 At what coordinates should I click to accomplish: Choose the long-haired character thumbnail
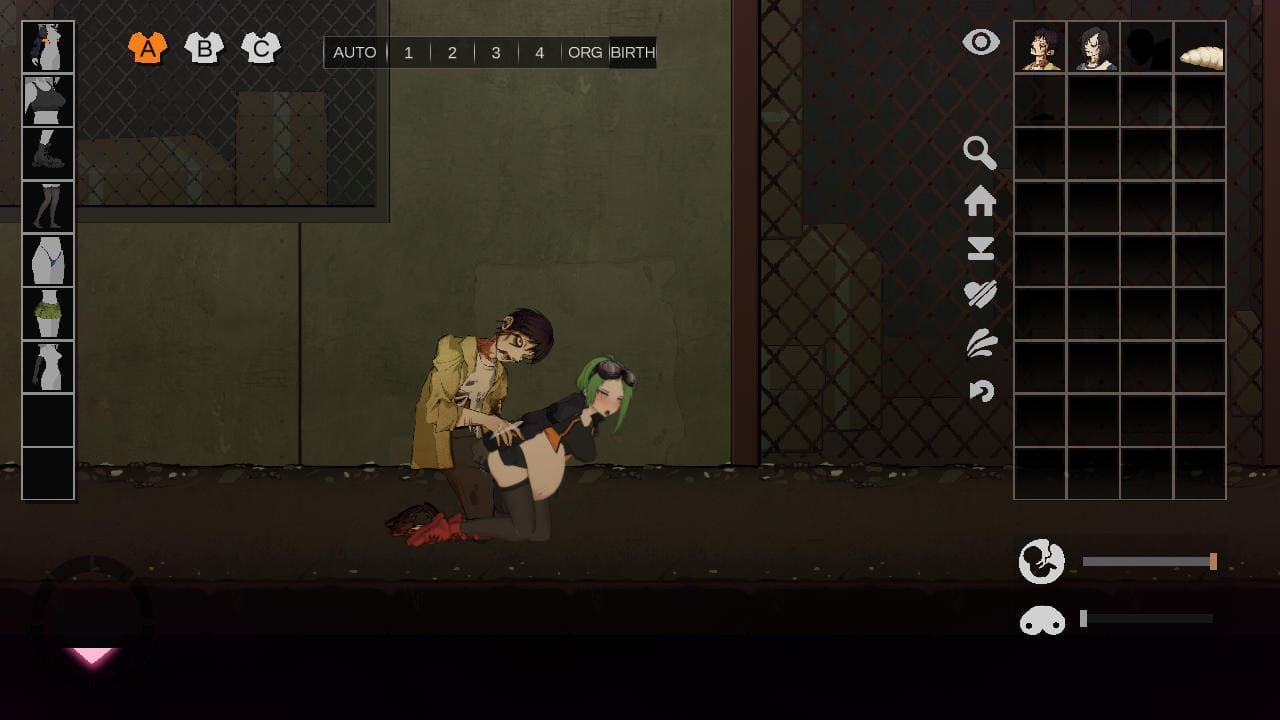[1093, 47]
